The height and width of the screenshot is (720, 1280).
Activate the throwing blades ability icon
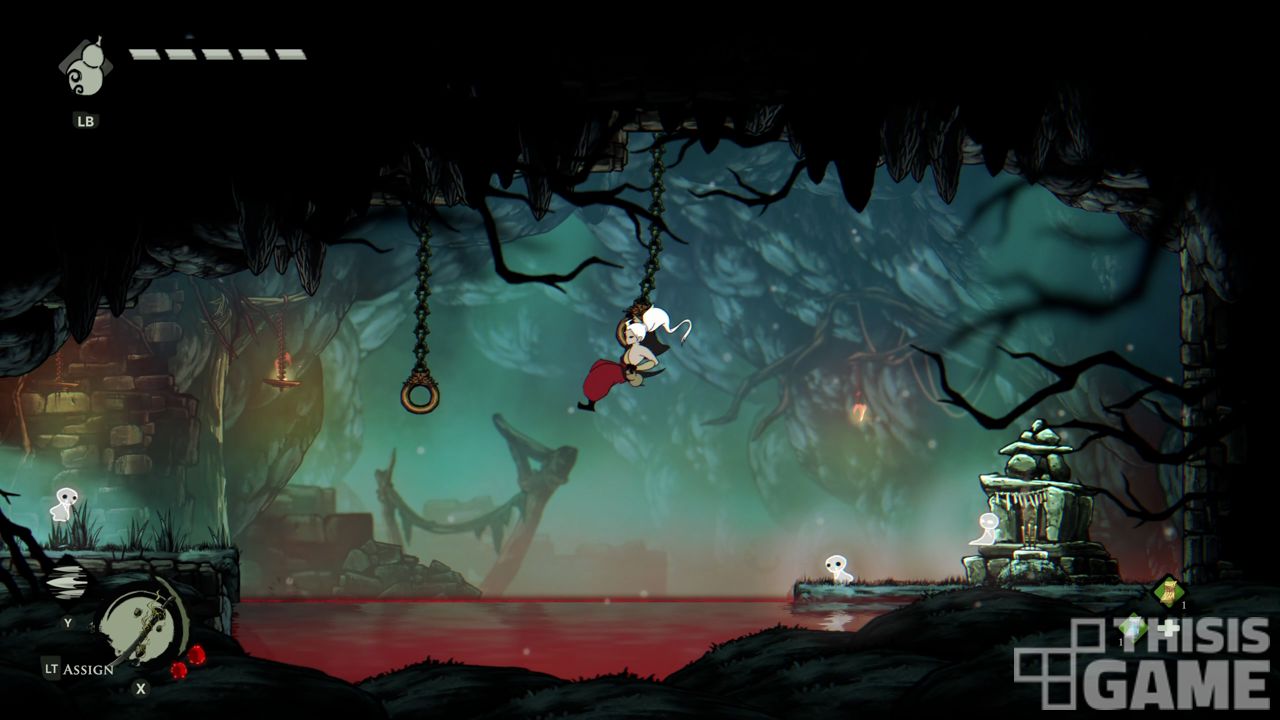(x=68, y=584)
